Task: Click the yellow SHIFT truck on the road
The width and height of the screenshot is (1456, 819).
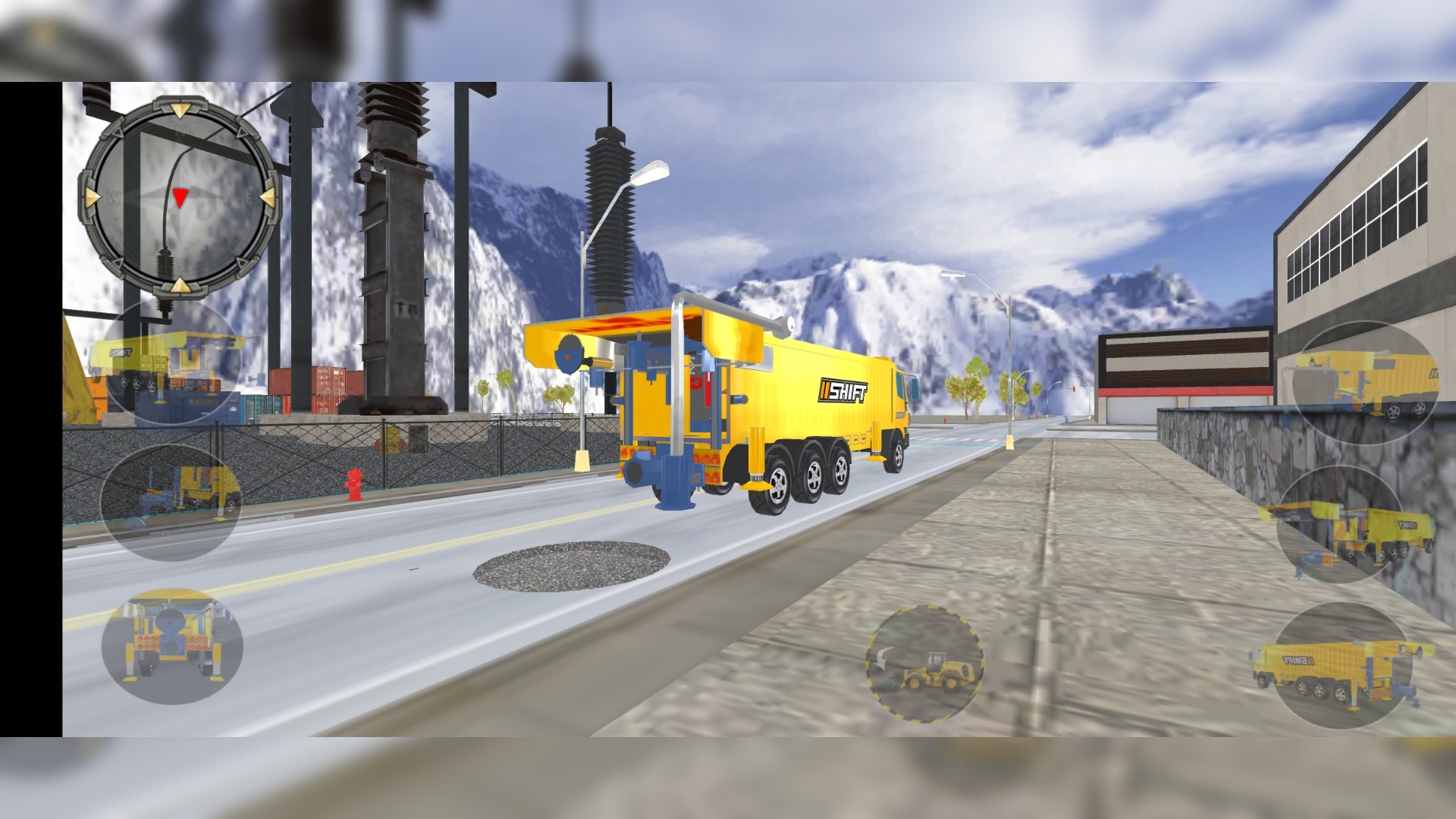Action: click(758, 409)
